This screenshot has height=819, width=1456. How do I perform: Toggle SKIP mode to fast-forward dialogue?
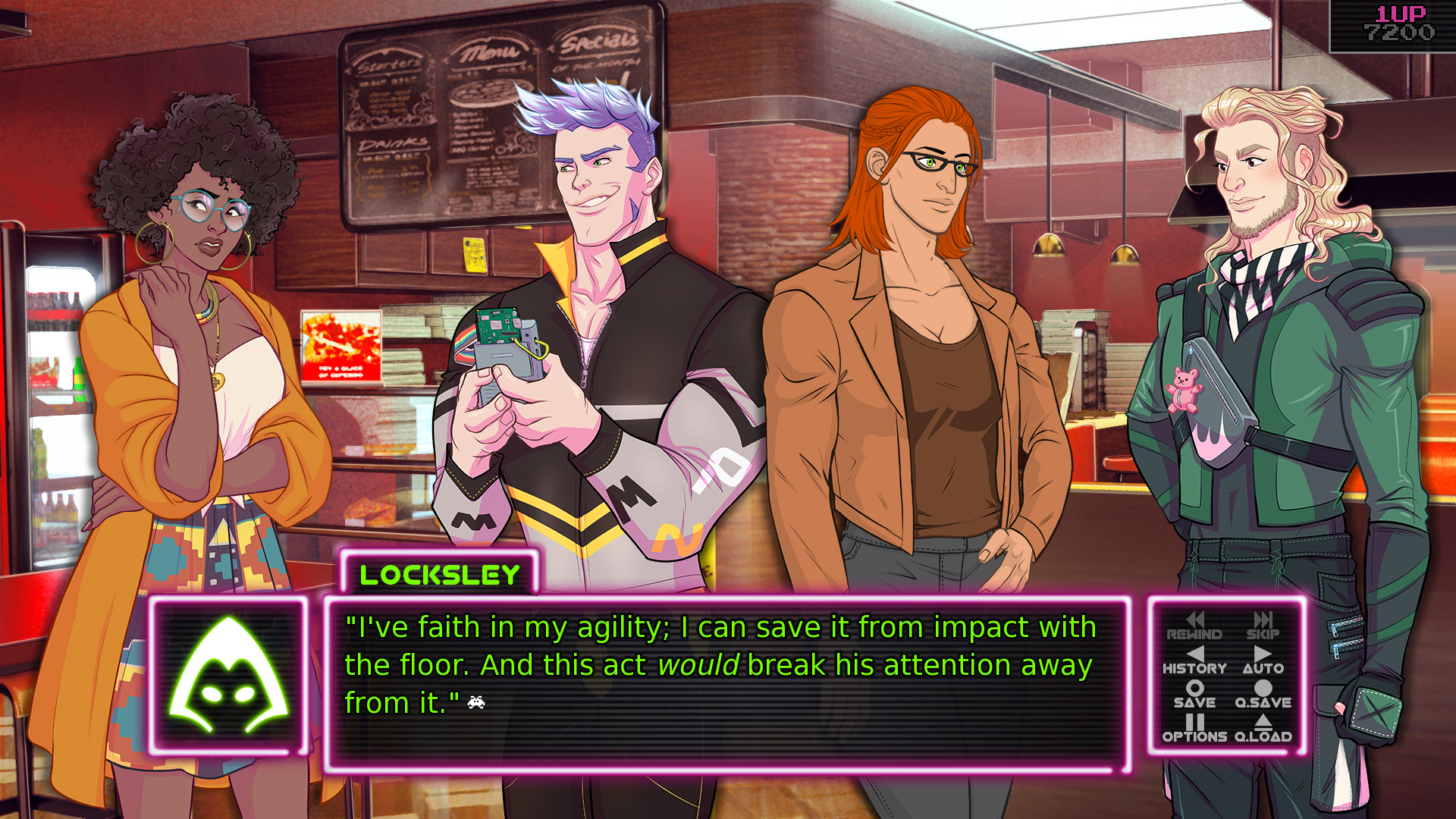pos(1263,626)
